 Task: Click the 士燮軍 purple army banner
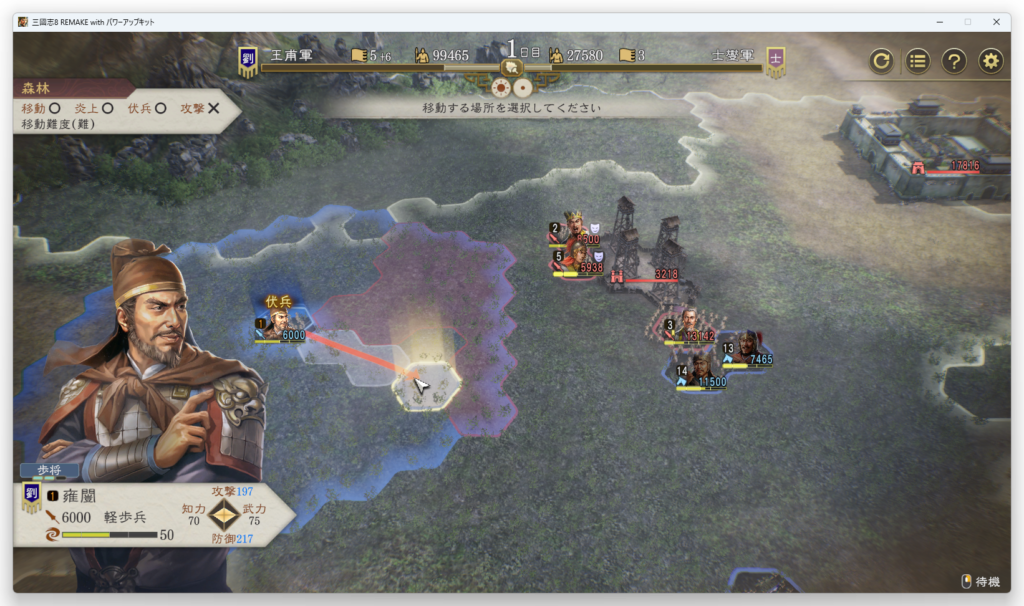[775, 61]
